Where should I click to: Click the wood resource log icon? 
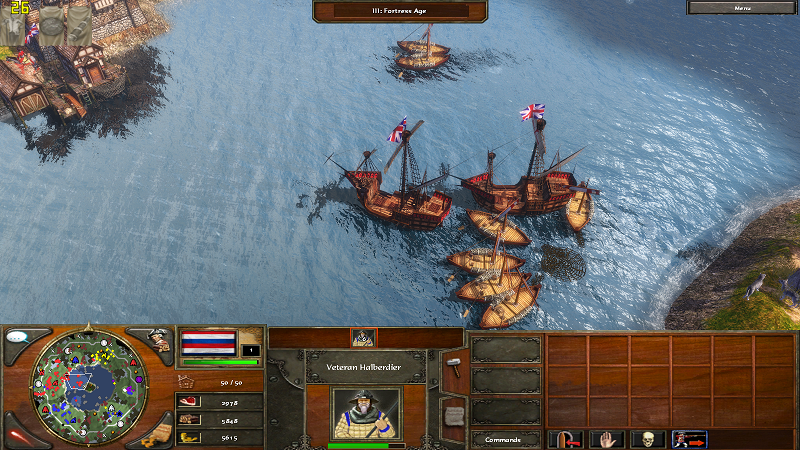point(188,419)
